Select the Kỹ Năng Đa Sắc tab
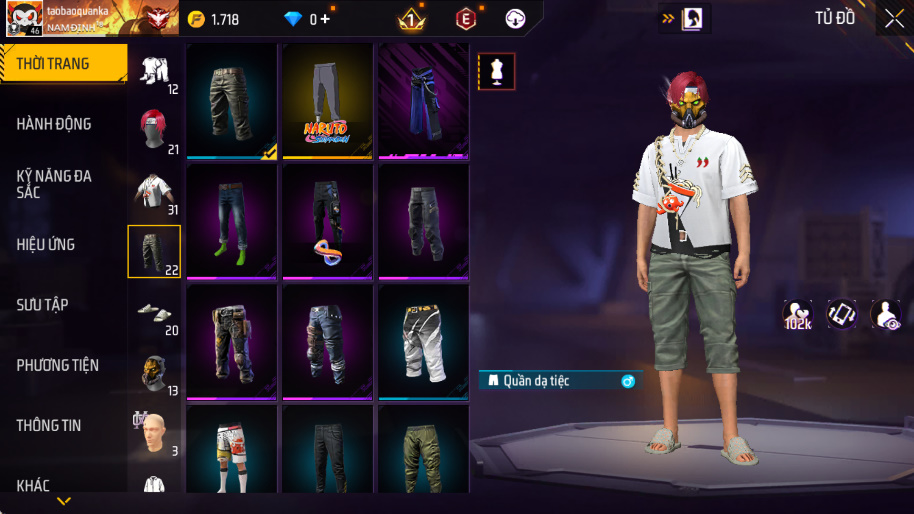The image size is (914, 514). (x=54, y=184)
